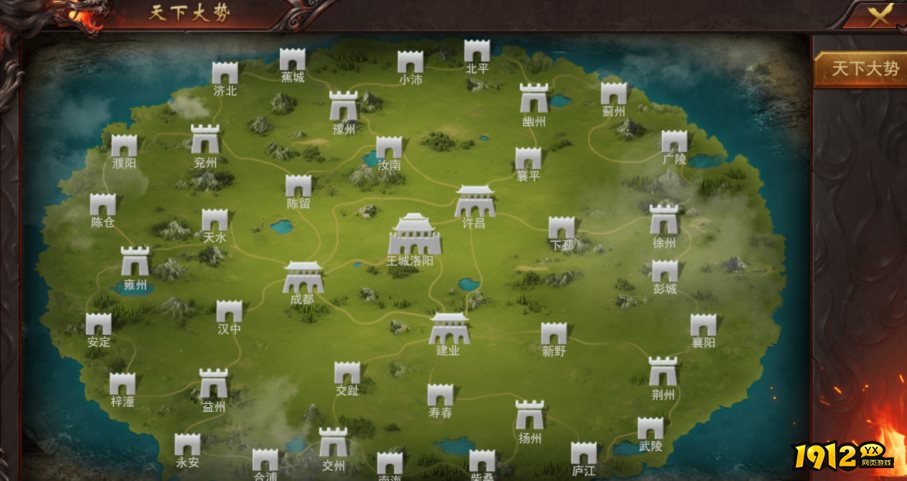Select the 益州 fortress marker
The image size is (907, 481).
click(213, 384)
